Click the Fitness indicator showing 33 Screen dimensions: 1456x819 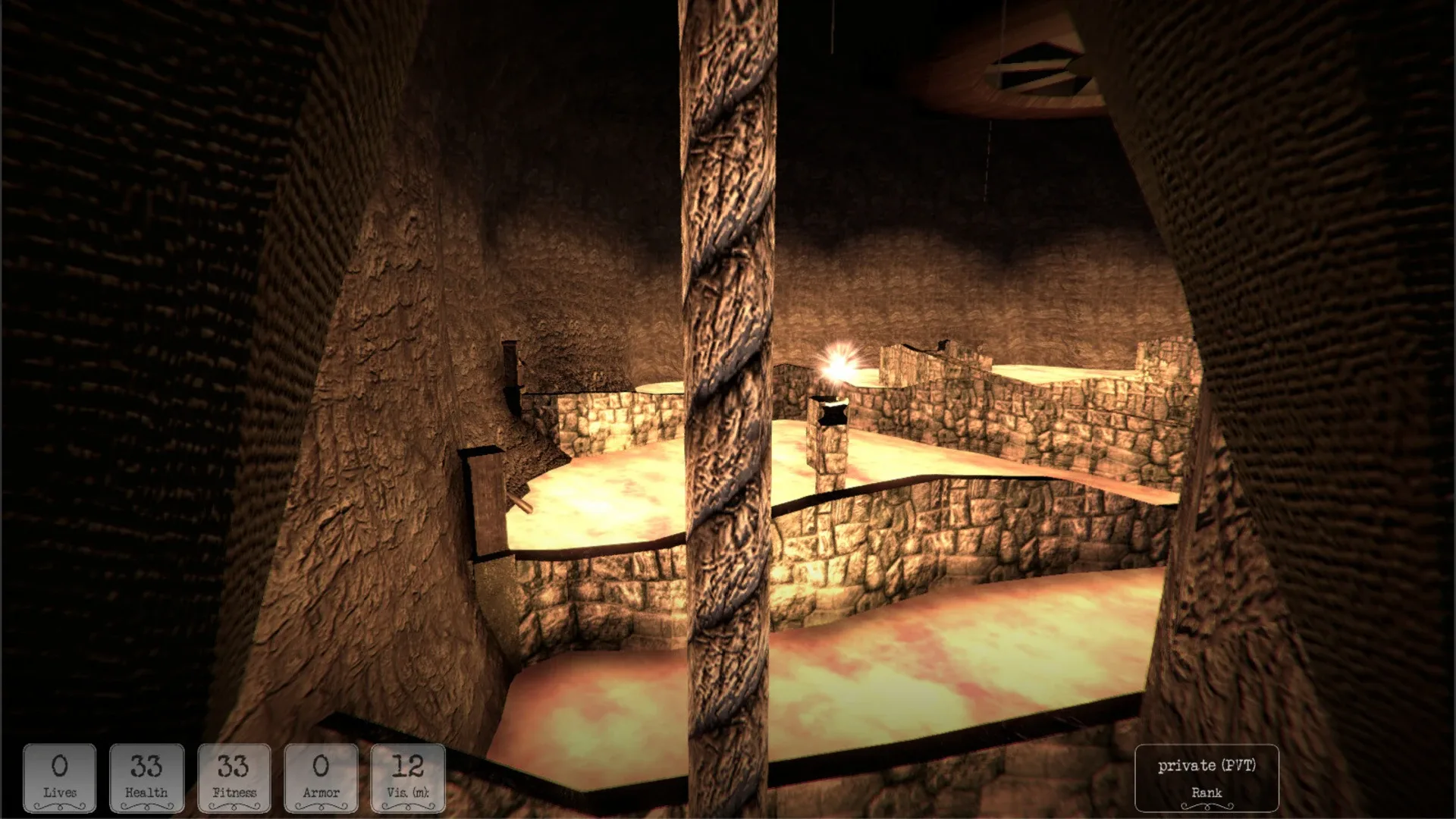[234, 777]
